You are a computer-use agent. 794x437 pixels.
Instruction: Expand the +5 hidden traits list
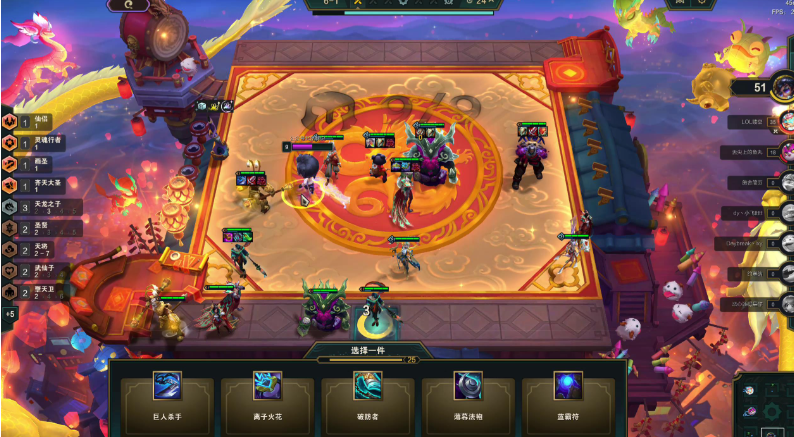click(10, 314)
